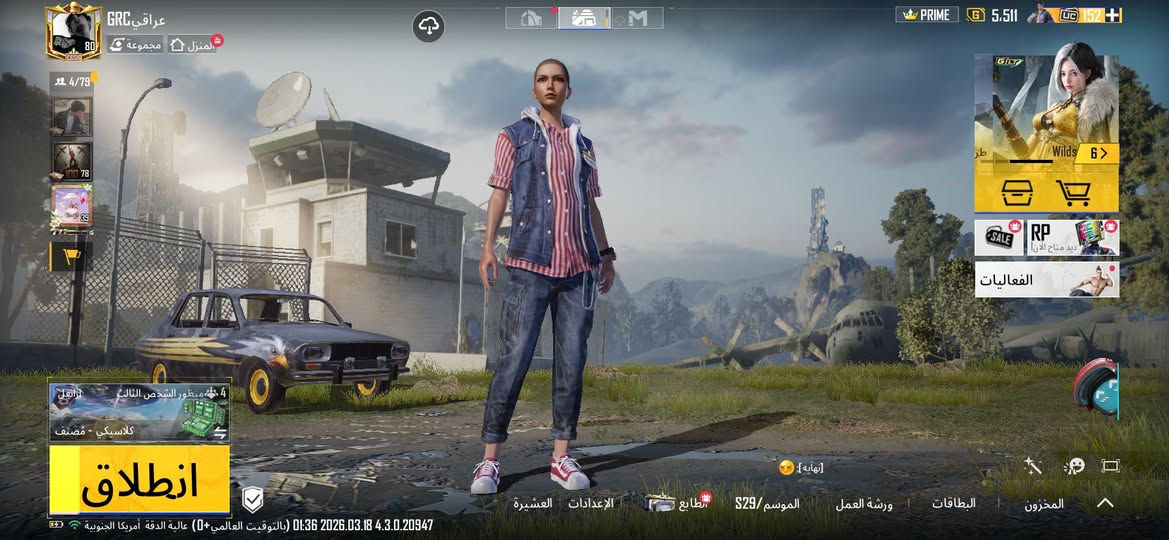The image size is (1169, 540).
Task: Open الموسم S29 season menu
Action: [x=767, y=503]
